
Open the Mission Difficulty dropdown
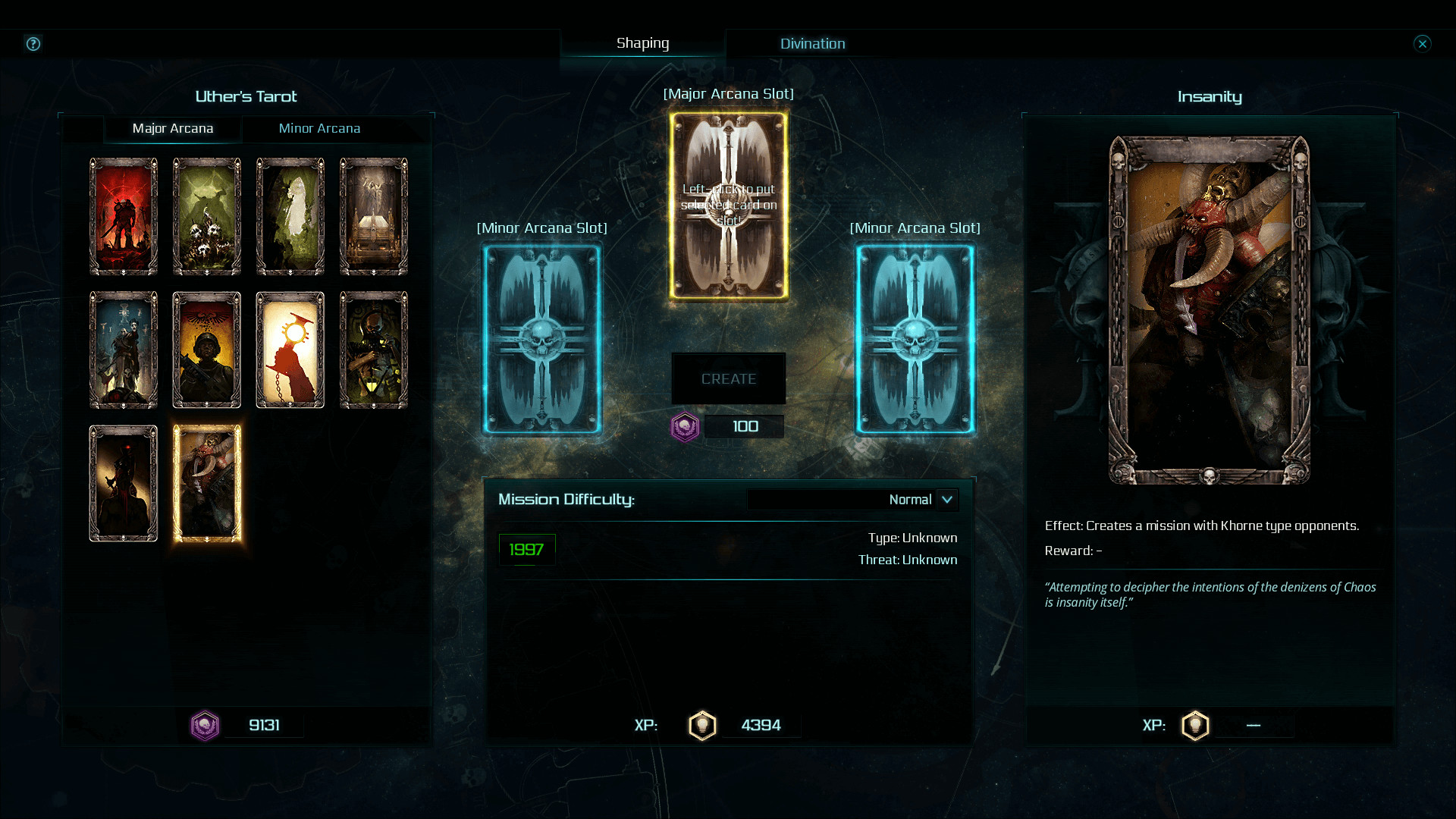[x=947, y=500]
